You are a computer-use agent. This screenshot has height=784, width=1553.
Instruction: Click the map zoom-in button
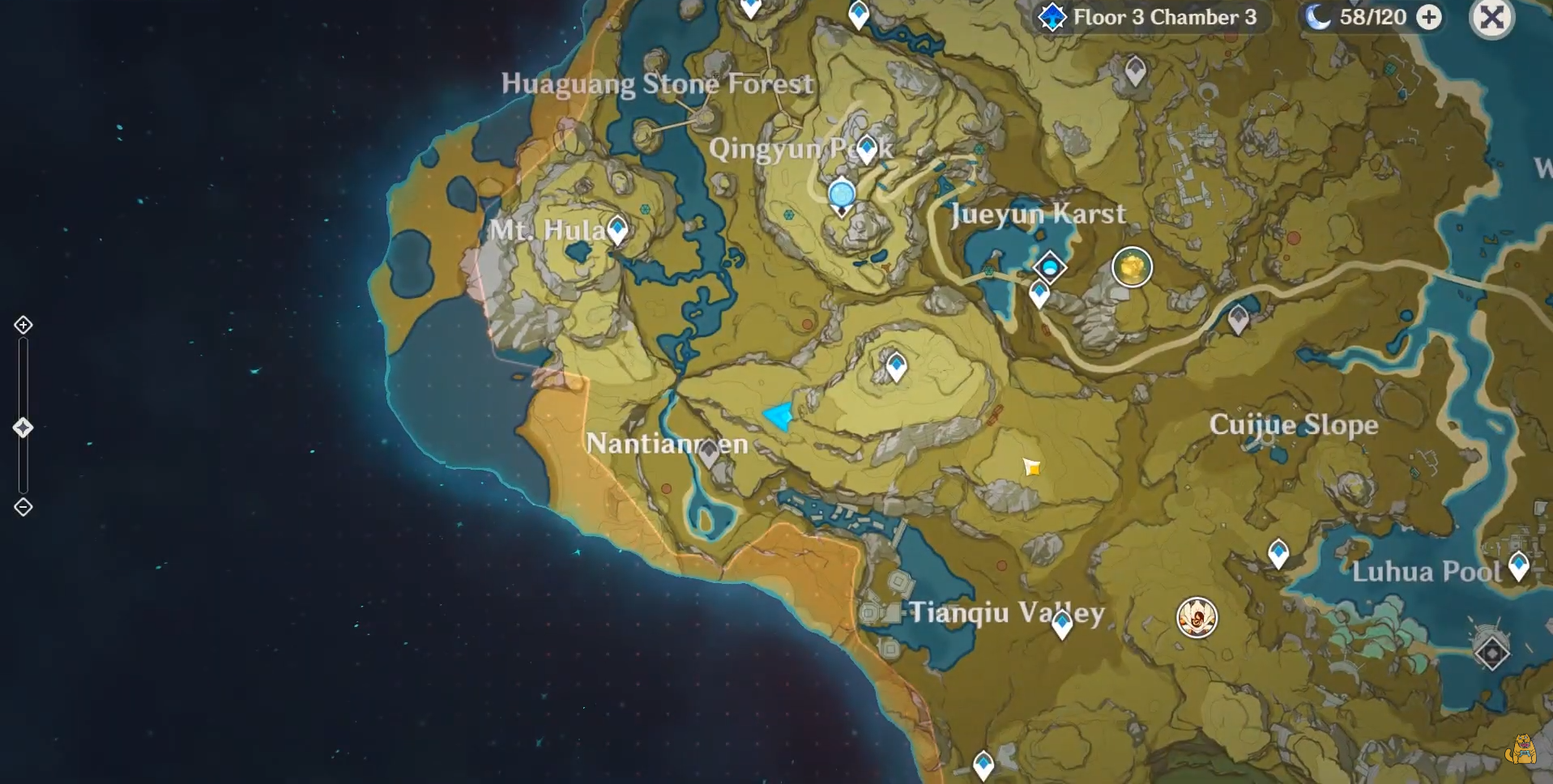coord(23,325)
